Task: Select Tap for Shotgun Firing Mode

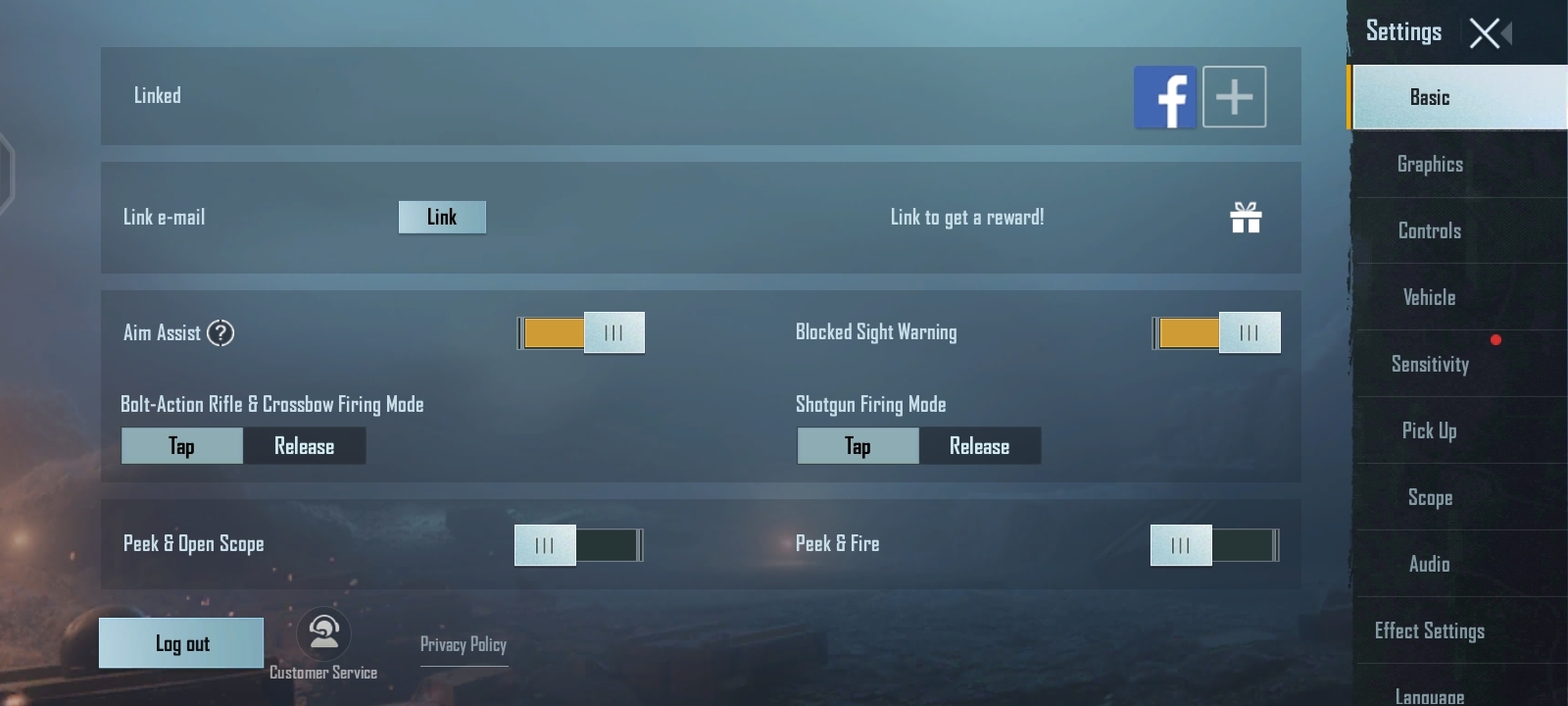Action: tap(857, 445)
